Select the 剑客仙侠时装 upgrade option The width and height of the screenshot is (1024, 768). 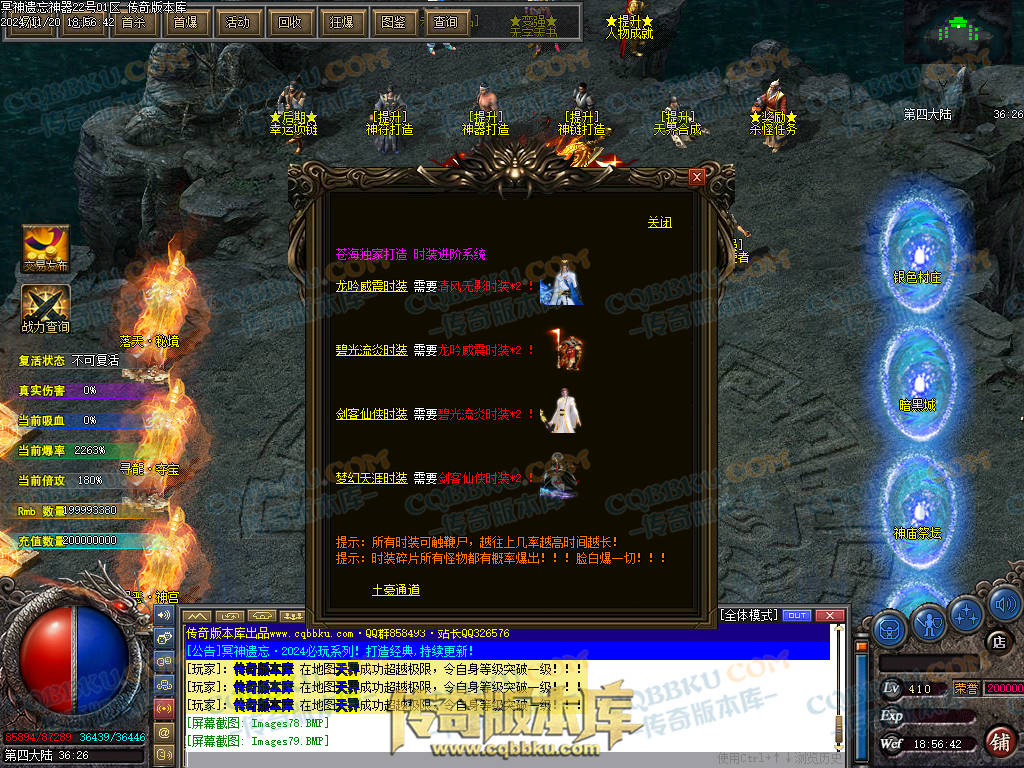[371, 414]
